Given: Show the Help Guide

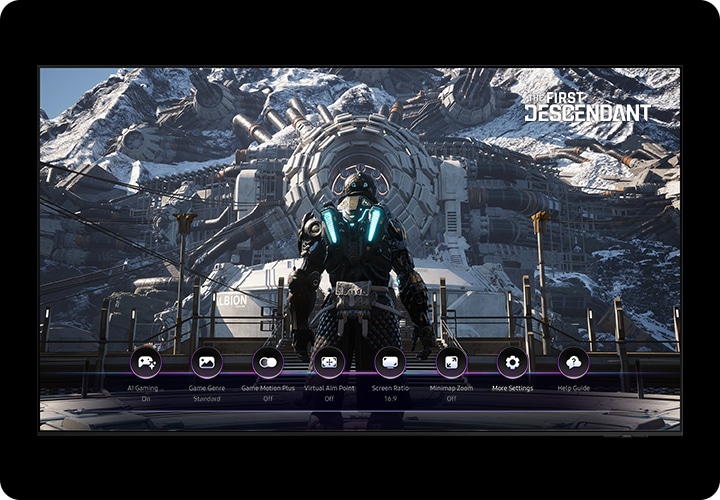Looking at the screenshot, I should tap(573, 362).
